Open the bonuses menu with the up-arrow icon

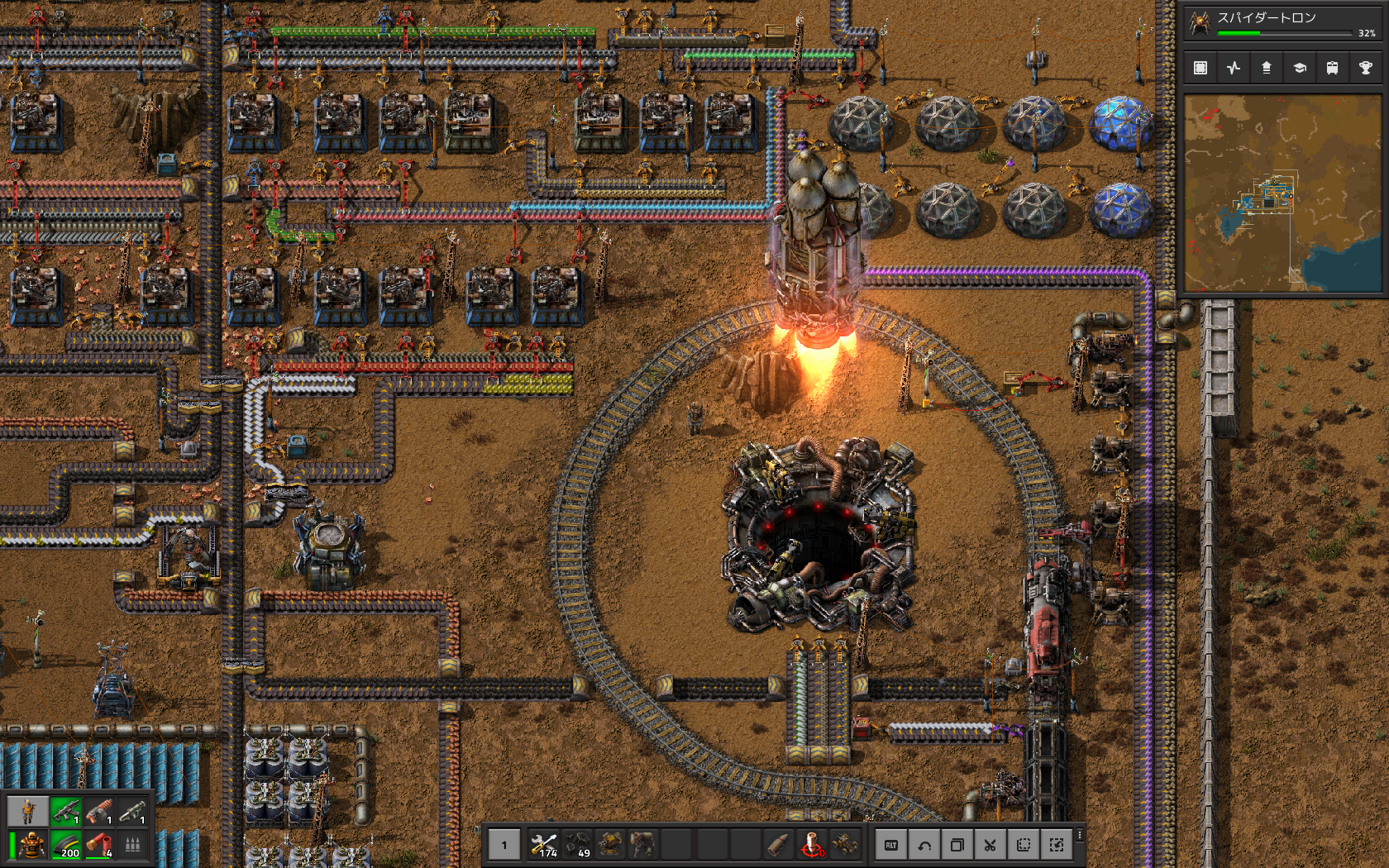pyautogui.click(x=1267, y=68)
